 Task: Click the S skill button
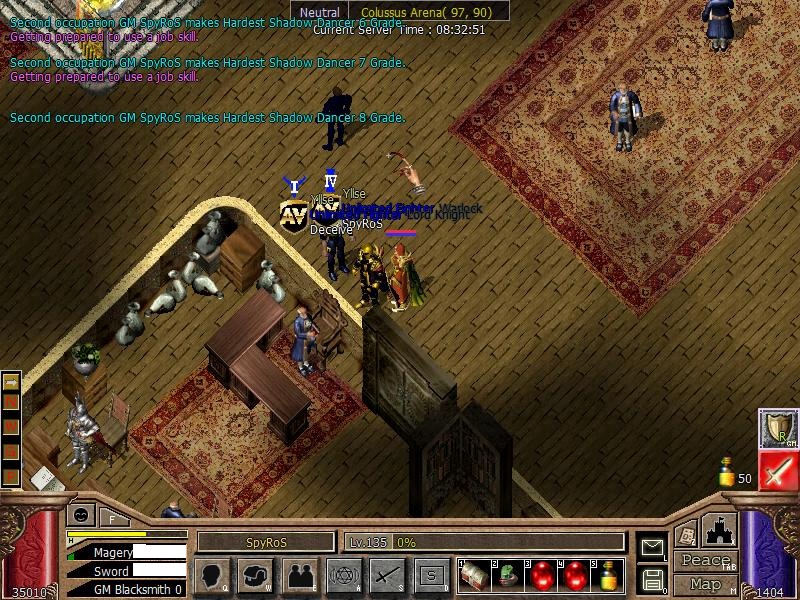tap(431, 576)
